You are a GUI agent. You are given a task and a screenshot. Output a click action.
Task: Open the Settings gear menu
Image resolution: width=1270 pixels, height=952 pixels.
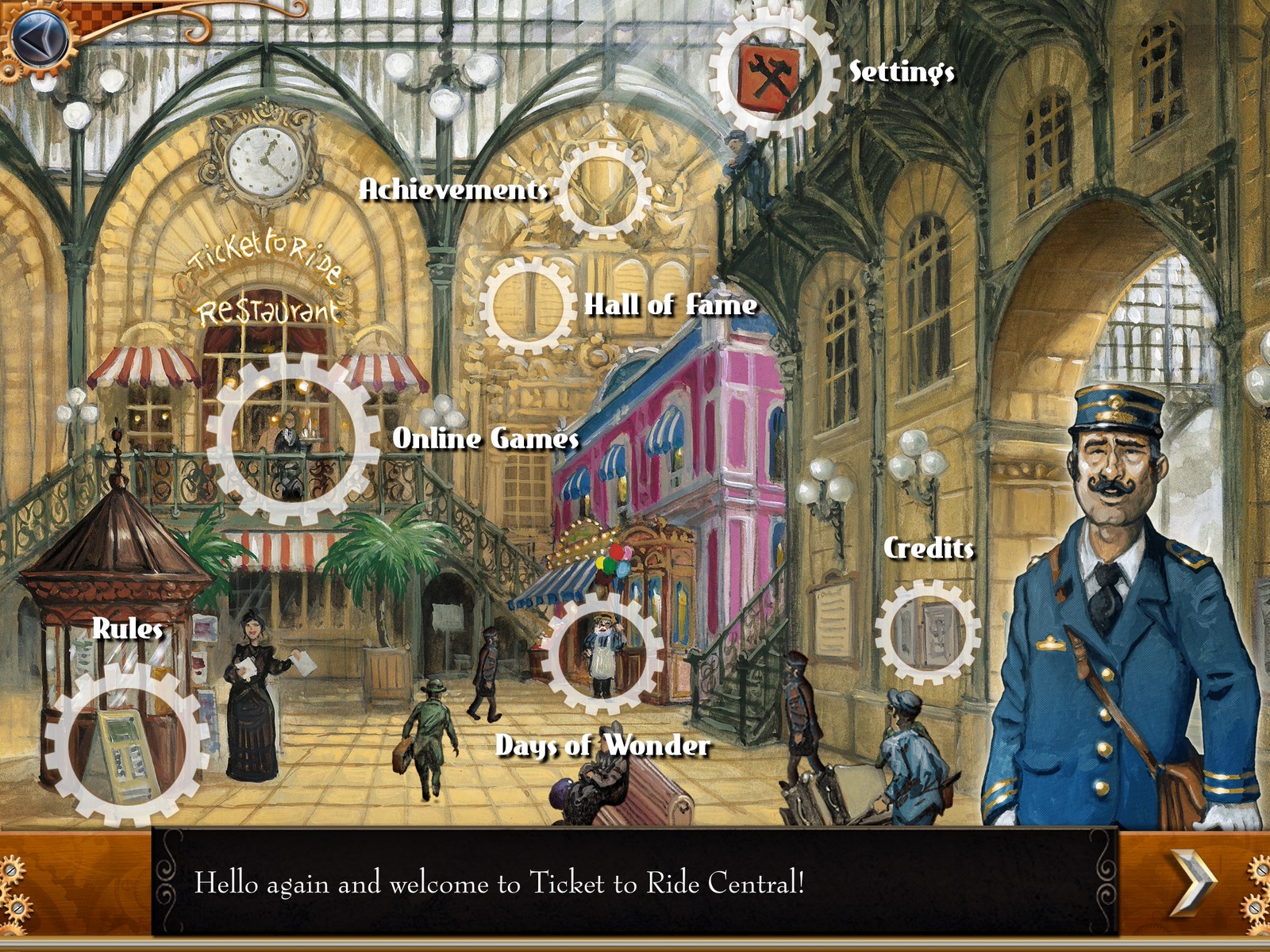point(772,73)
